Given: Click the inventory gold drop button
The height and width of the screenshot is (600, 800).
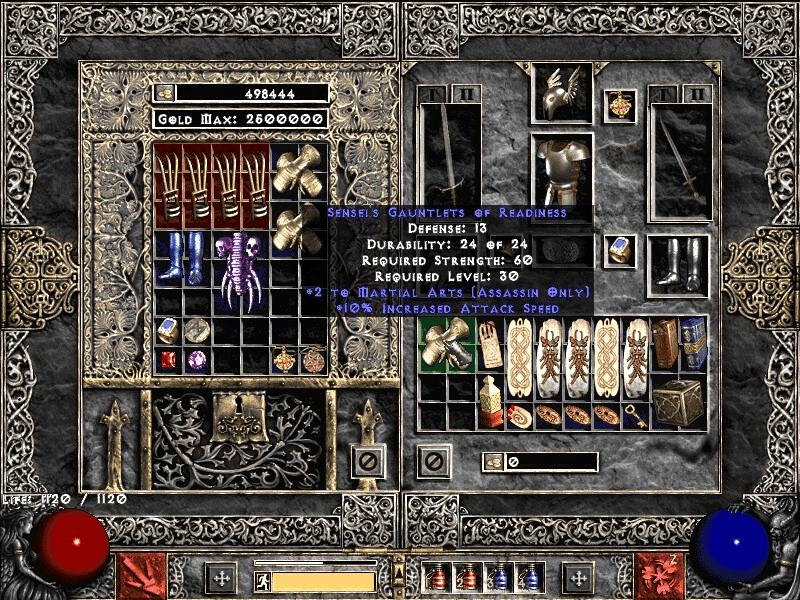Looking at the screenshot, I should point(494,462).
